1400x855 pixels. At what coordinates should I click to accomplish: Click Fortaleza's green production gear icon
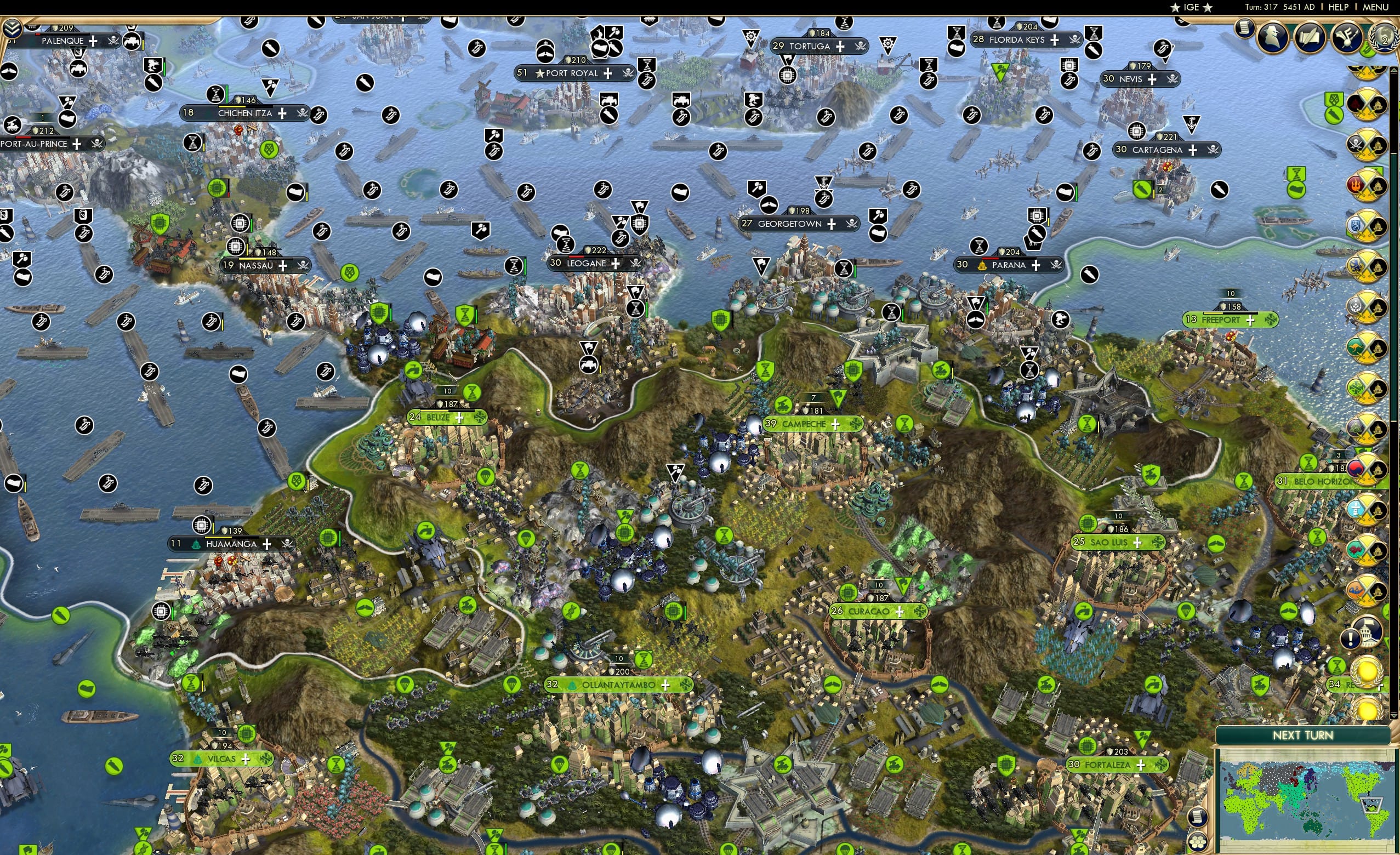1087,746
